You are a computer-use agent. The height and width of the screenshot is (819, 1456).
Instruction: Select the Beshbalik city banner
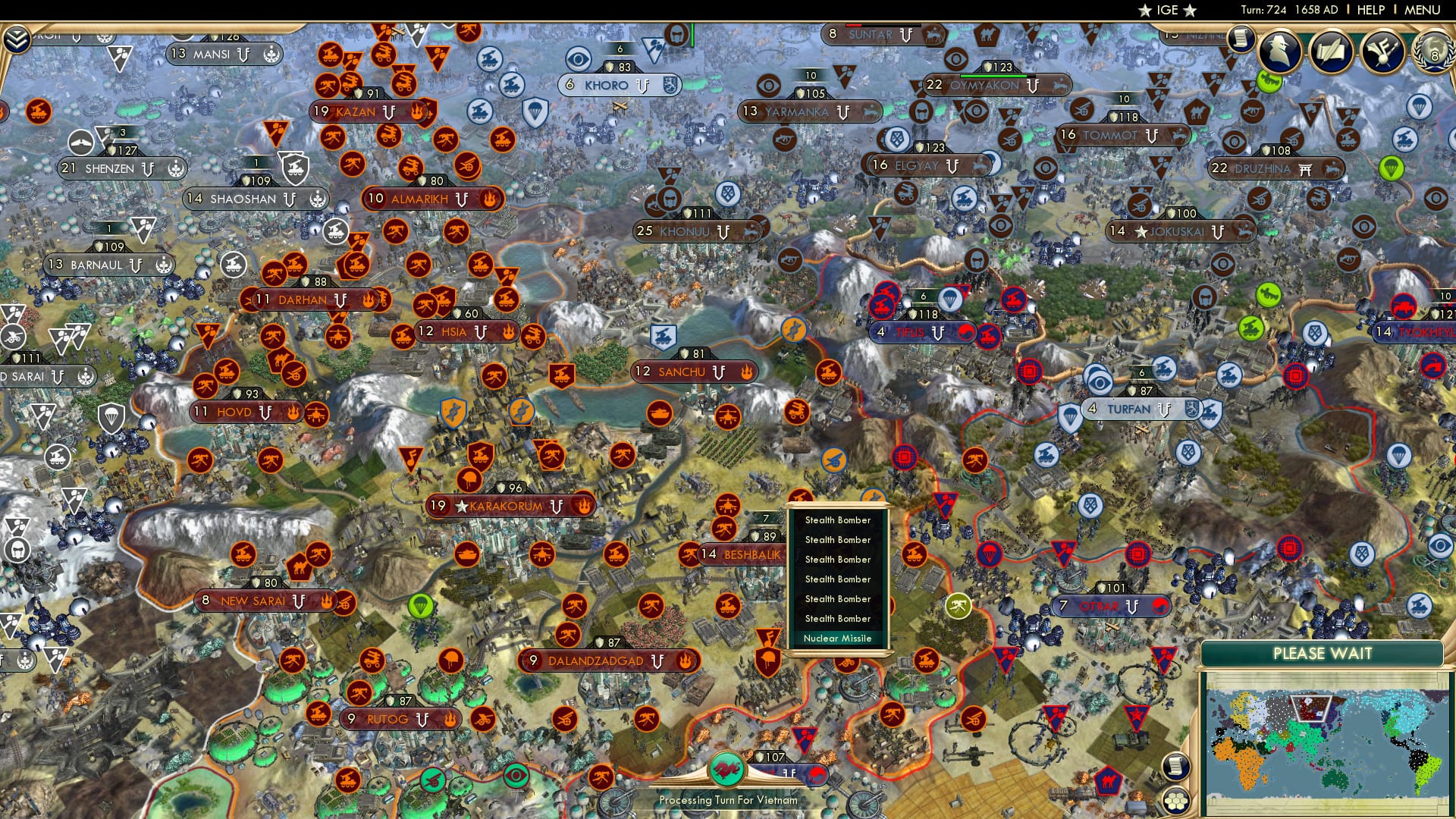point(739,554)
